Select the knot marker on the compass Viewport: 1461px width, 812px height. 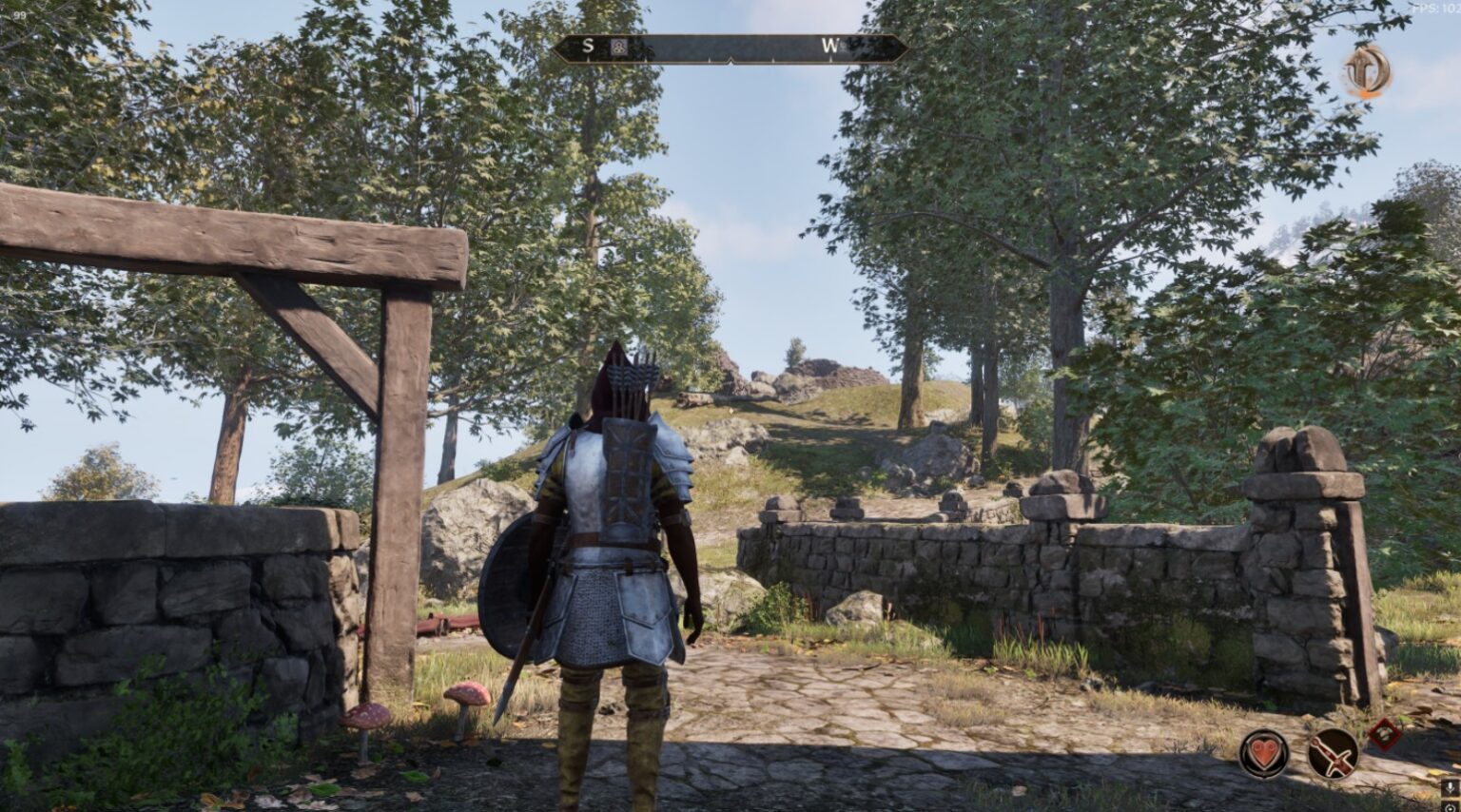pos(619,47)
